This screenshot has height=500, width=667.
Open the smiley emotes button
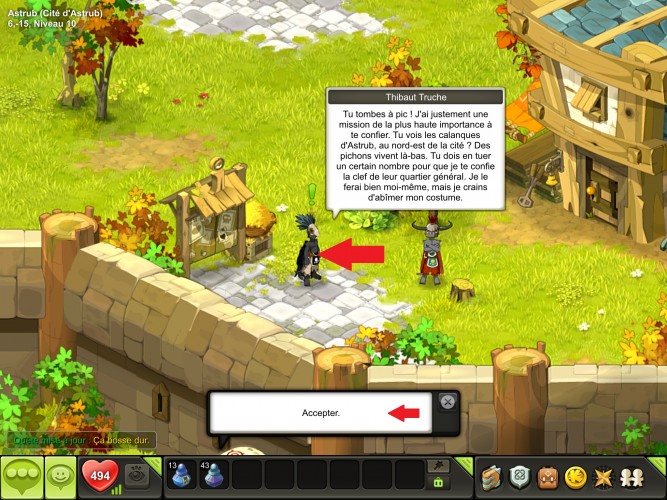click(60, 476)
